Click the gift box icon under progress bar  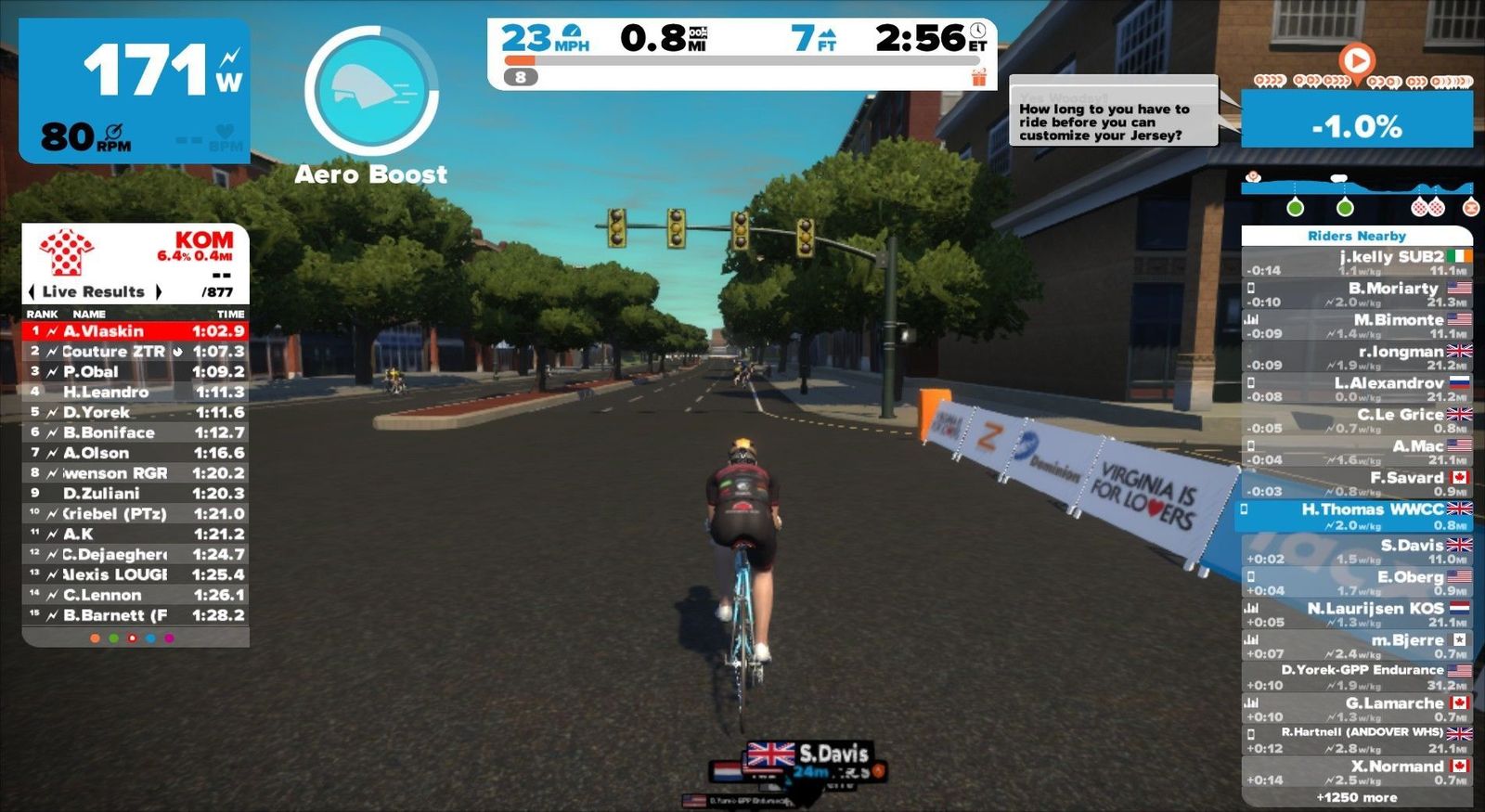[x=979, y=78]
